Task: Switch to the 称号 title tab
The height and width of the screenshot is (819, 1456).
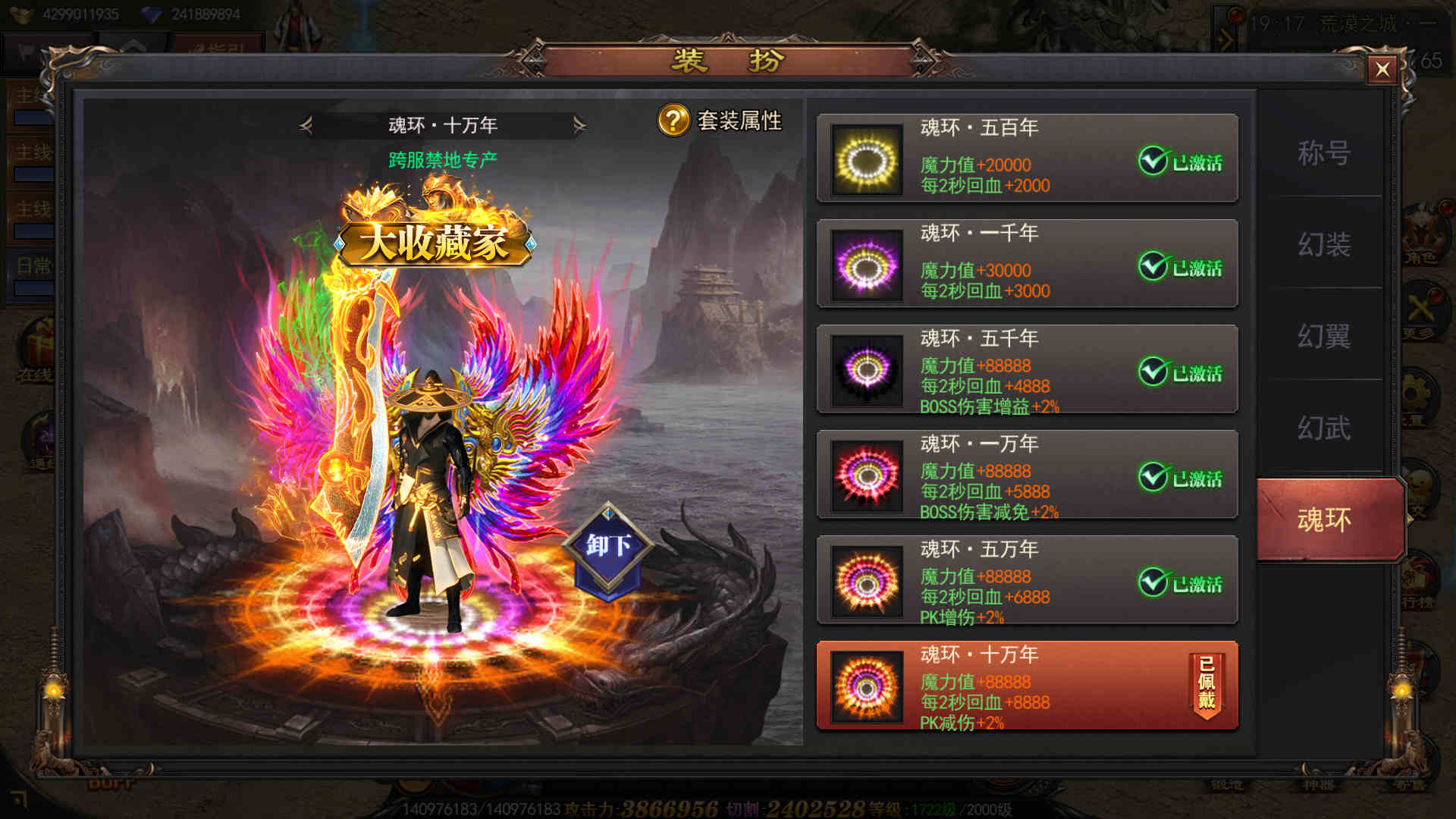Action: click(x=1323, y=153)
